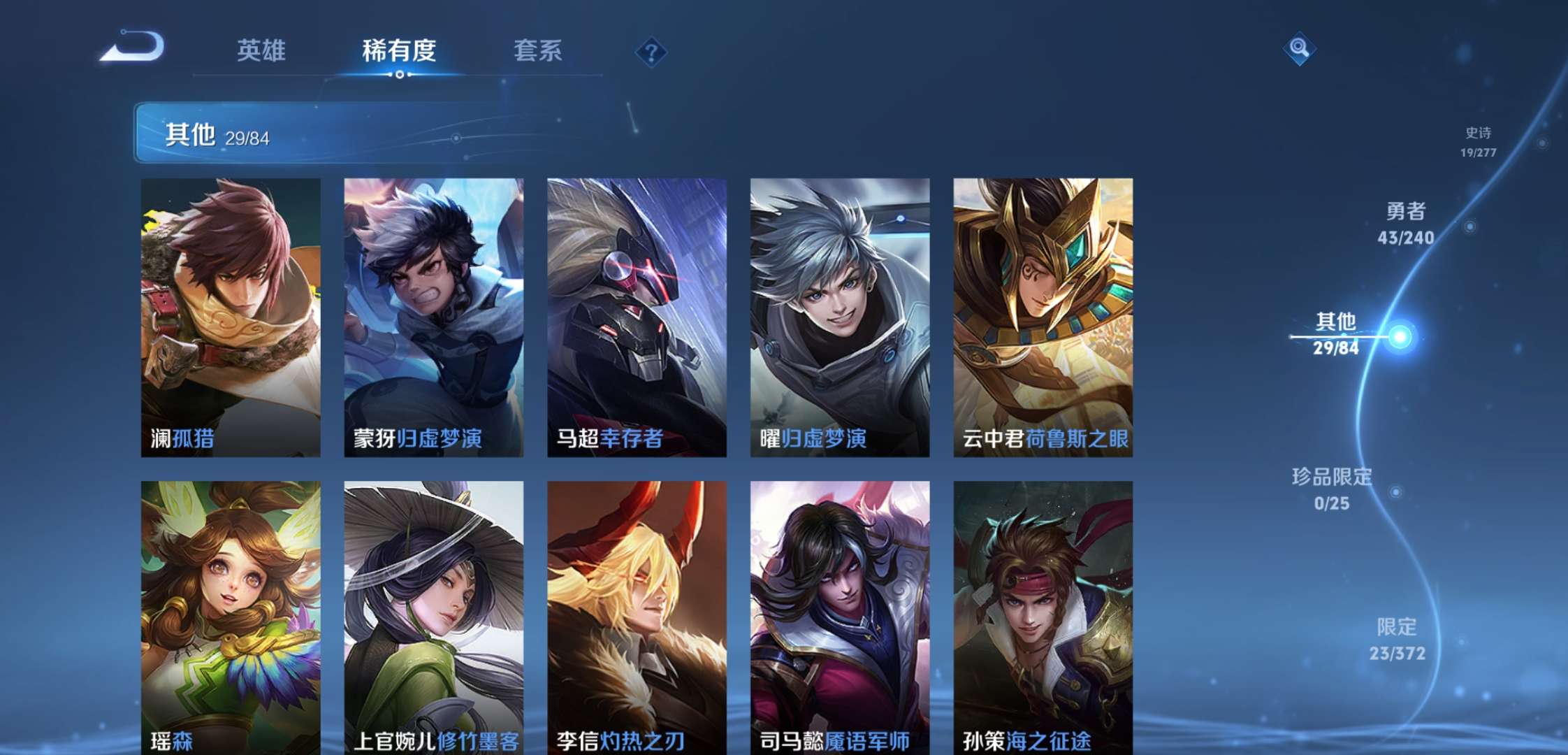Open the 套系 tab

(x=540, y=50)
